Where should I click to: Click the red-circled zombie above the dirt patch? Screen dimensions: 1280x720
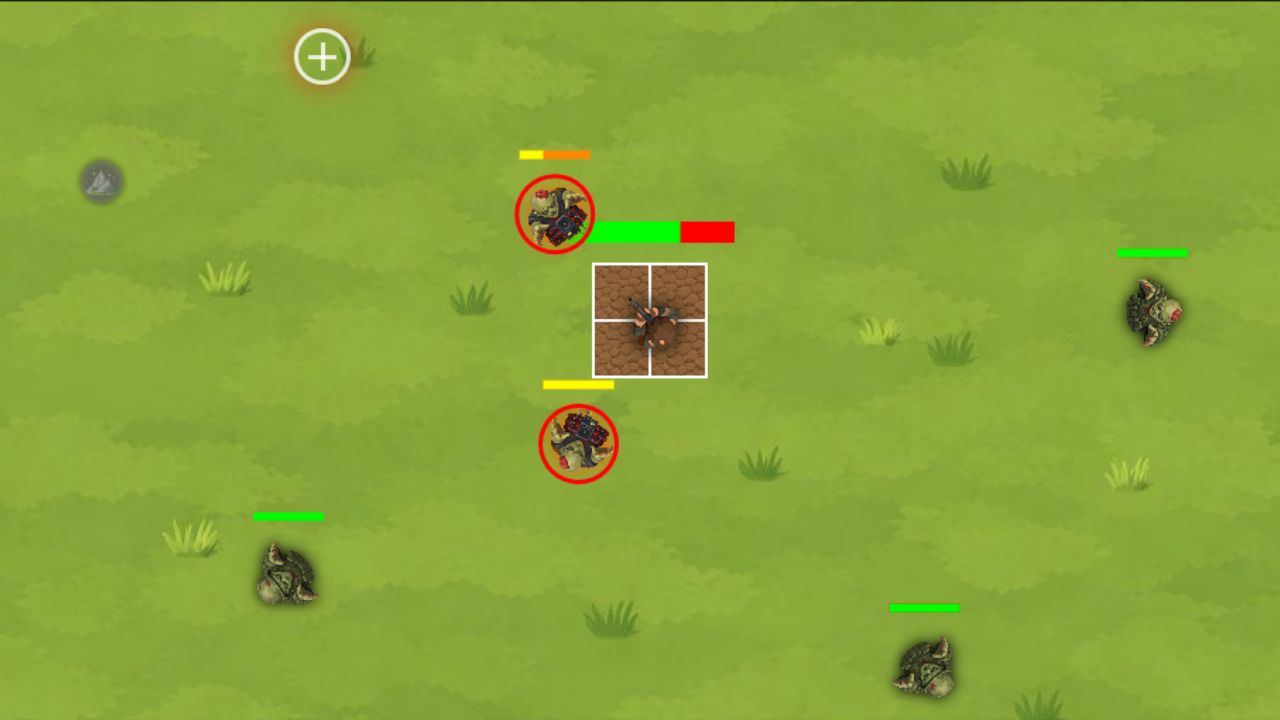click(x=554, y=213)
